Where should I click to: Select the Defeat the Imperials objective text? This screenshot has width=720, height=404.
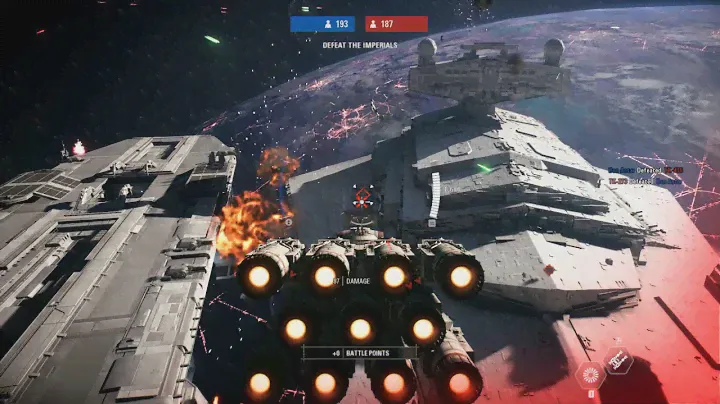359,45
